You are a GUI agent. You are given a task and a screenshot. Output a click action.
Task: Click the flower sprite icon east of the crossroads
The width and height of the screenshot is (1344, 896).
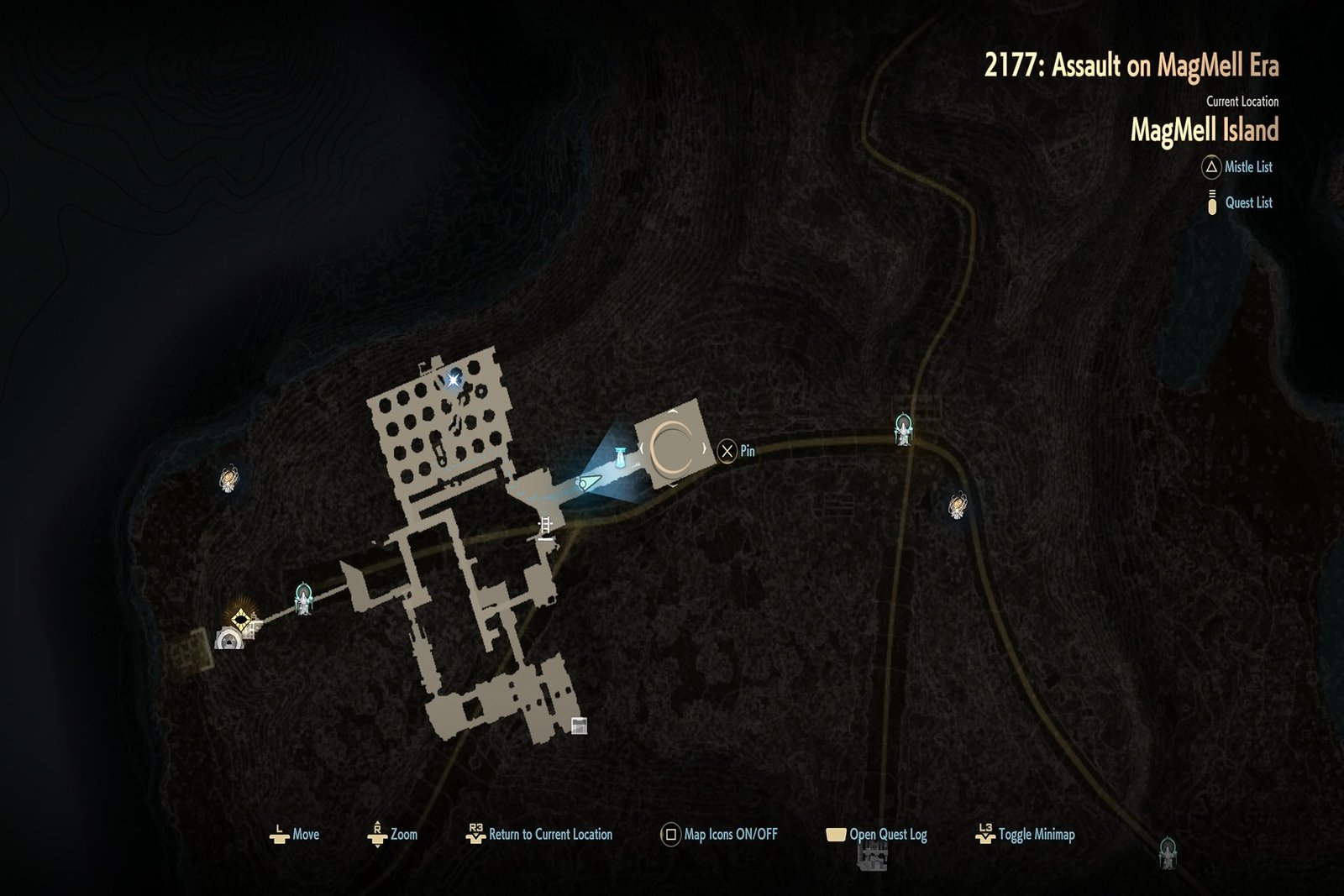pos(955,504)
